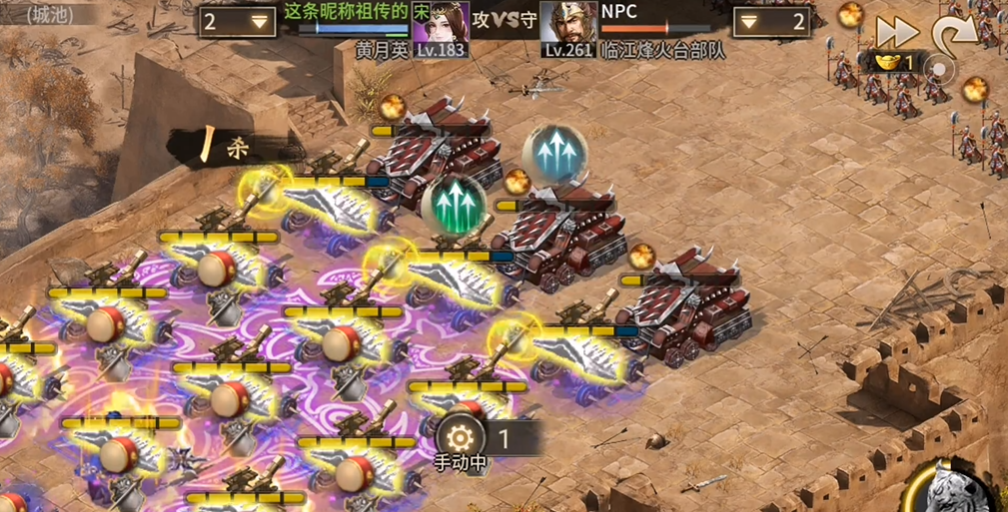Tap the gold ingot counter
This screenshot has width=1008, height=512.
pyautogui.click(x=891, y=62)
